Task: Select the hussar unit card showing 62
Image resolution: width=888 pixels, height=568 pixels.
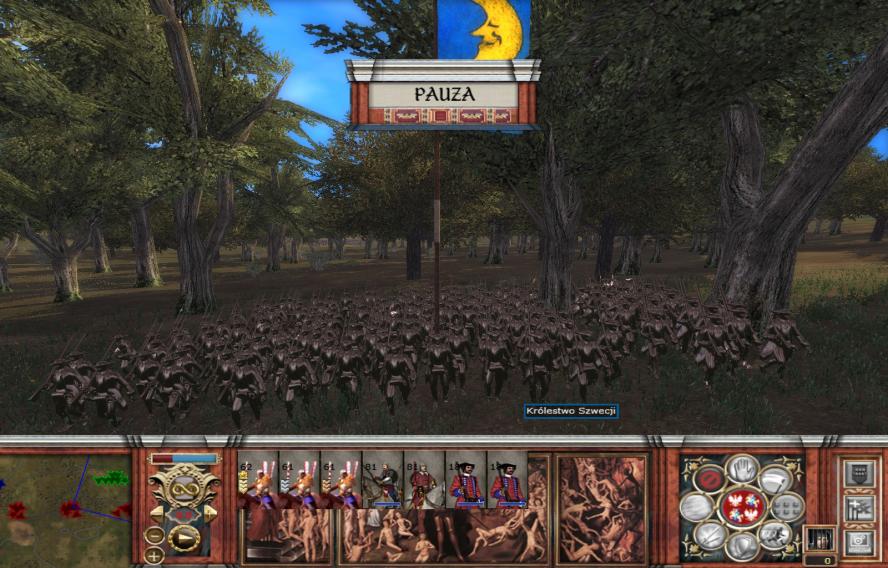Action: pos(257,481)
